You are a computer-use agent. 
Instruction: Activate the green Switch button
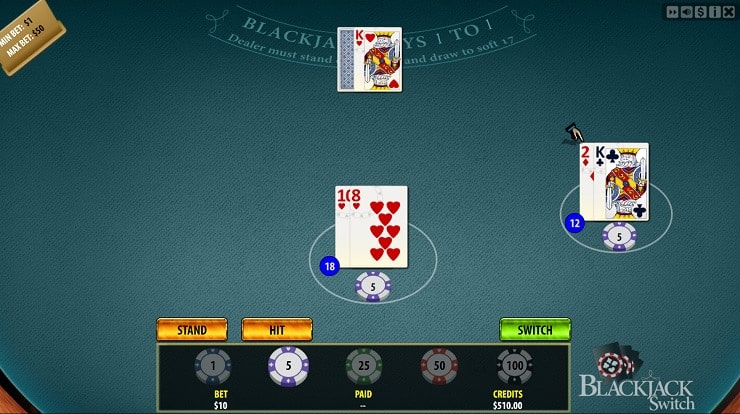pyautogui.click(x=534, y=329)
